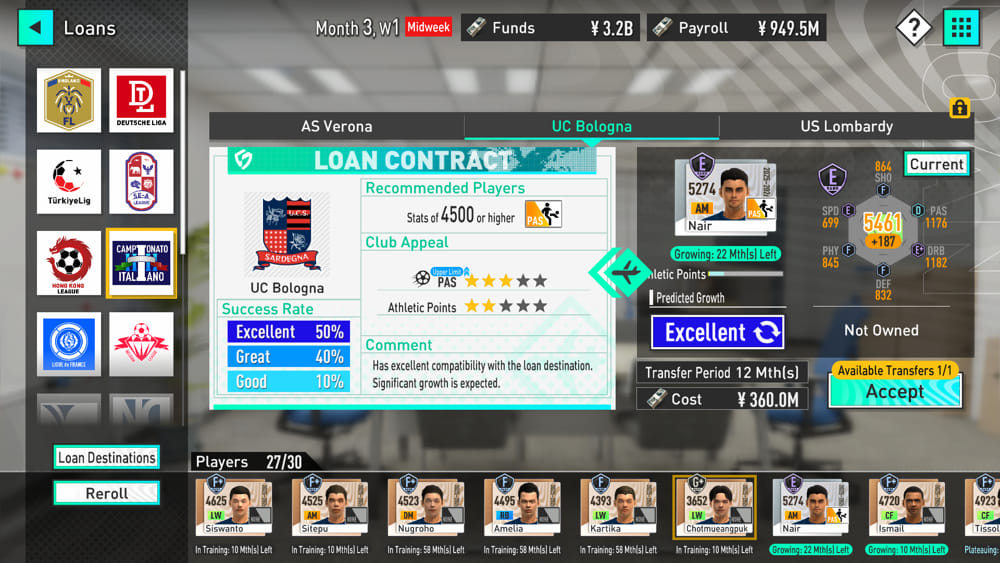Pick the TürkiyeLig league icon
Viewport: 1000px width, 563px height.
coord(69,182)
